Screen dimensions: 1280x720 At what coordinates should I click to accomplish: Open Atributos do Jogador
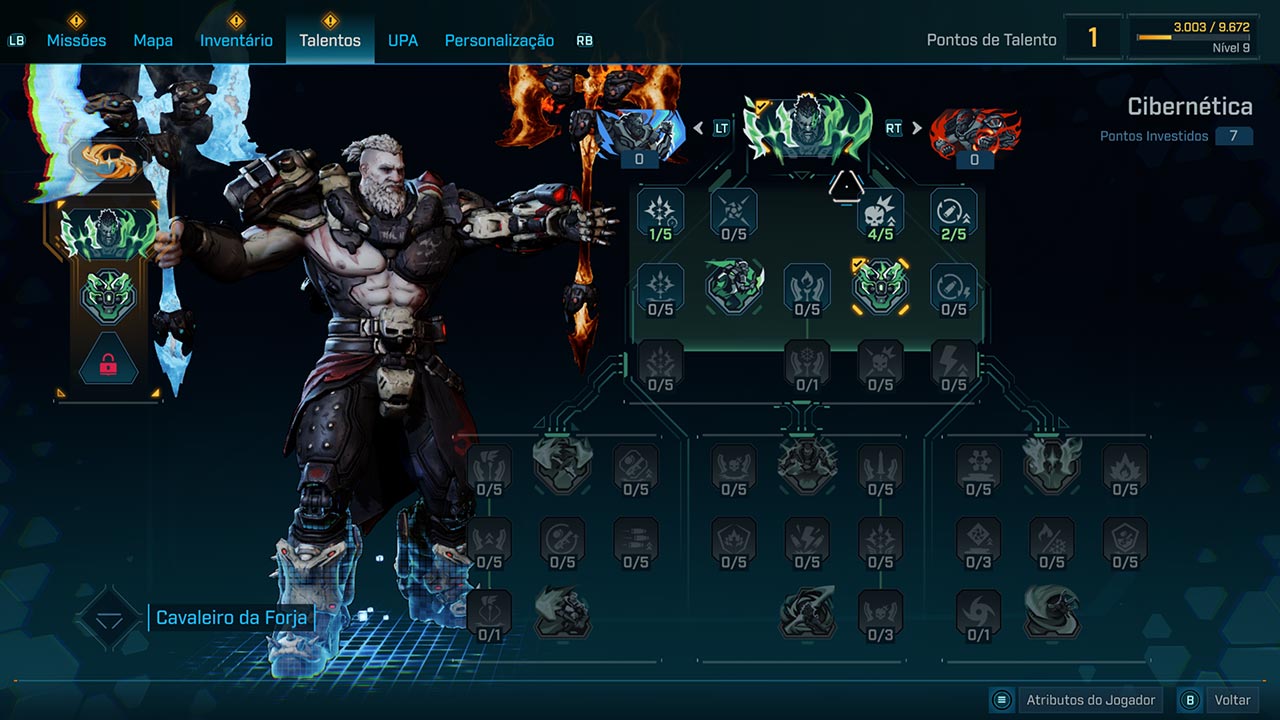1076,700
